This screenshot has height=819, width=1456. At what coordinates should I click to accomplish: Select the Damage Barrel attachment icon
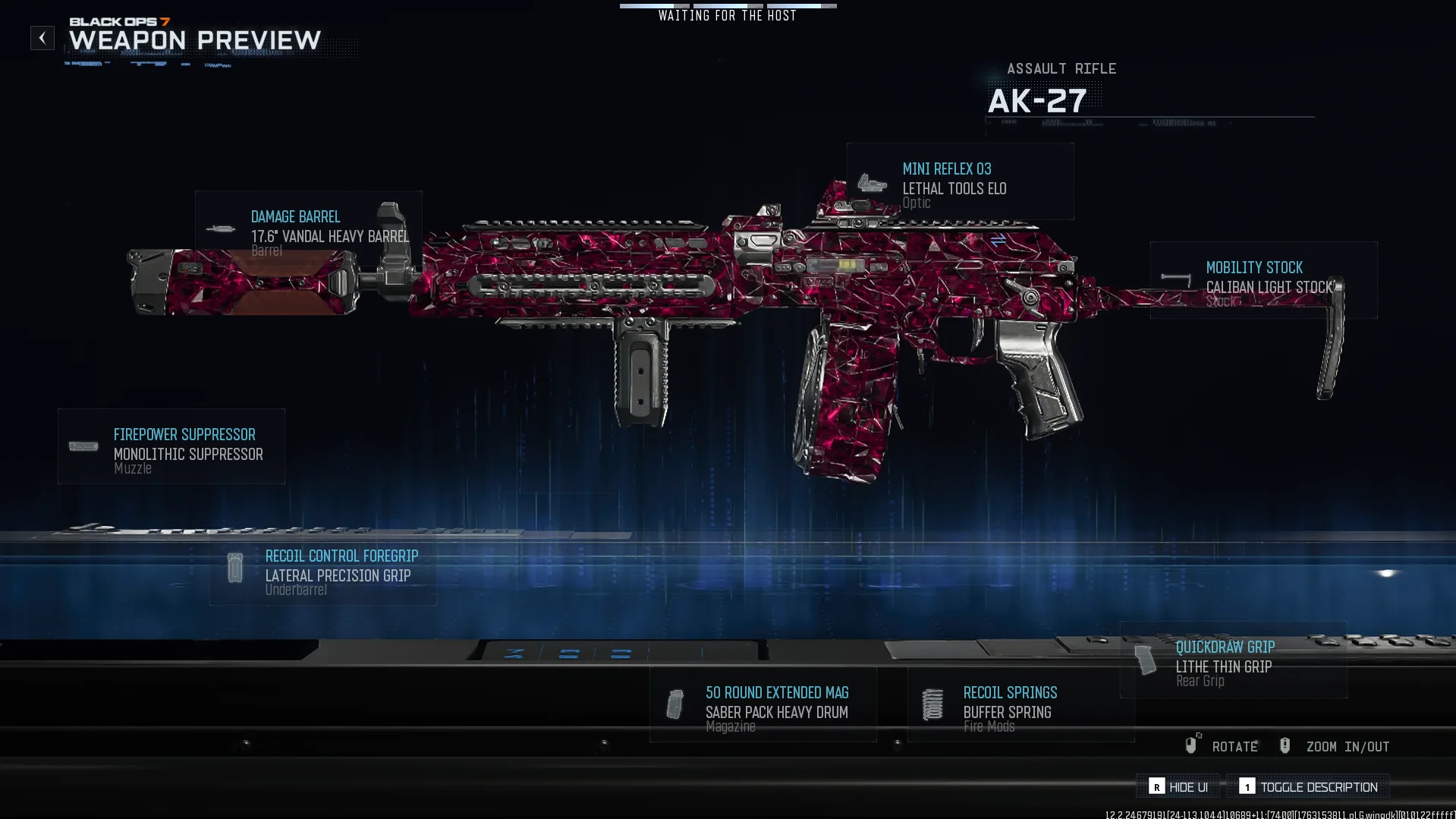222,228
